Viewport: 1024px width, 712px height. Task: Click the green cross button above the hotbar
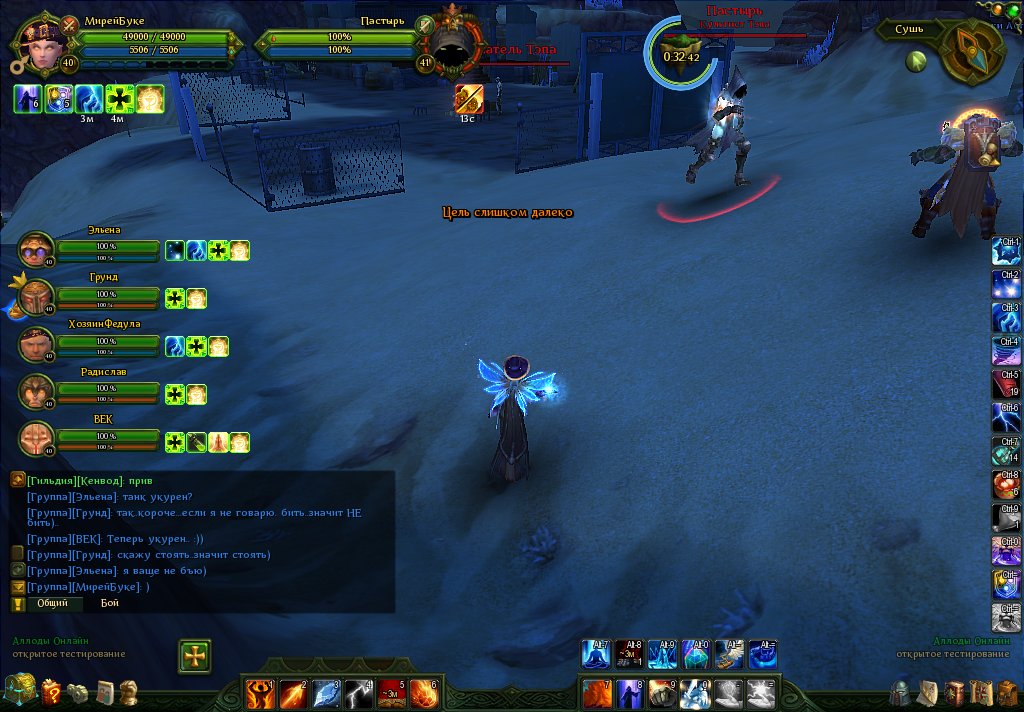coord(195,656)
